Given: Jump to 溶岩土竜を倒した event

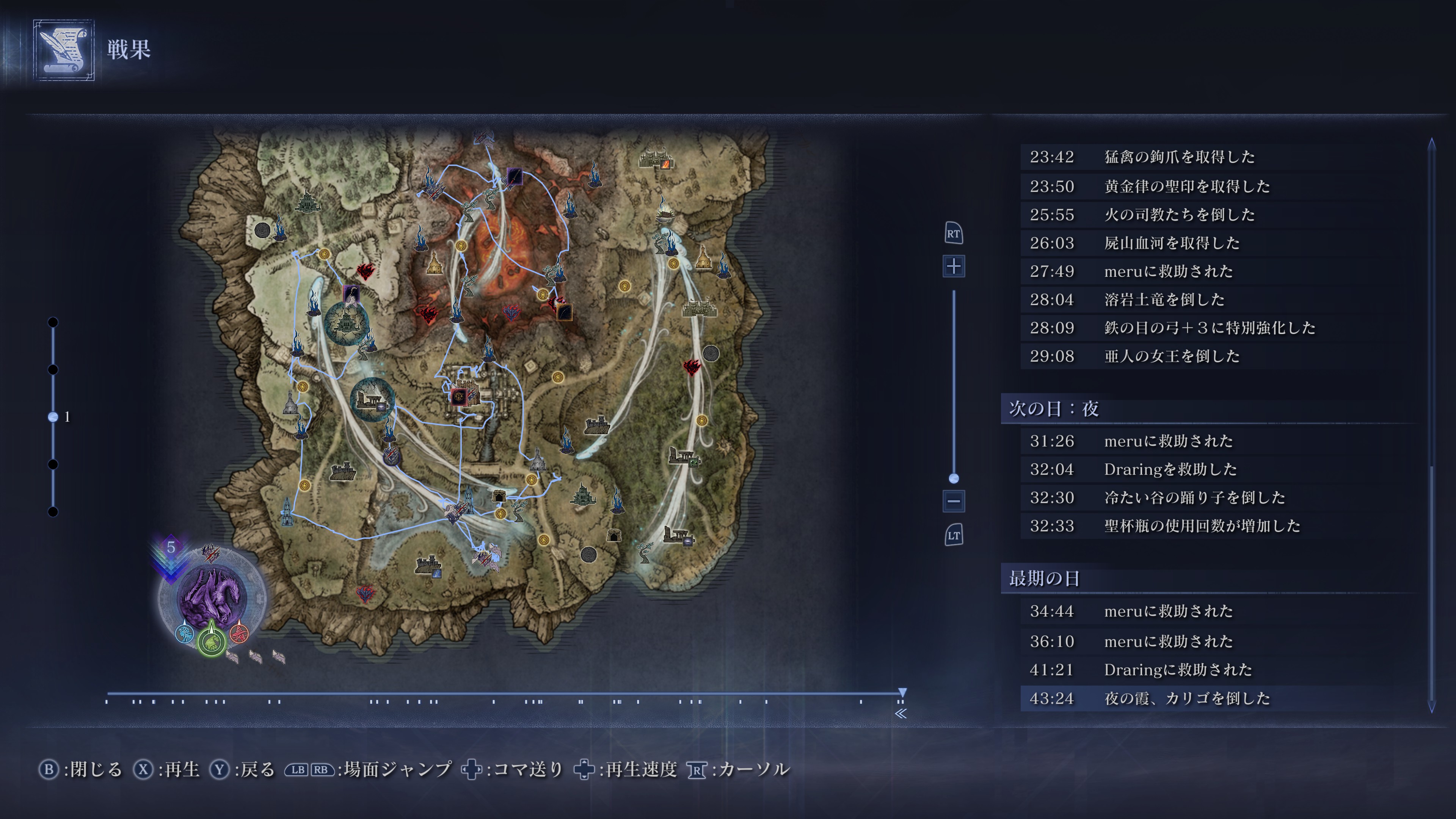Looking at the screenshot, I should (x=1164, y=300).
